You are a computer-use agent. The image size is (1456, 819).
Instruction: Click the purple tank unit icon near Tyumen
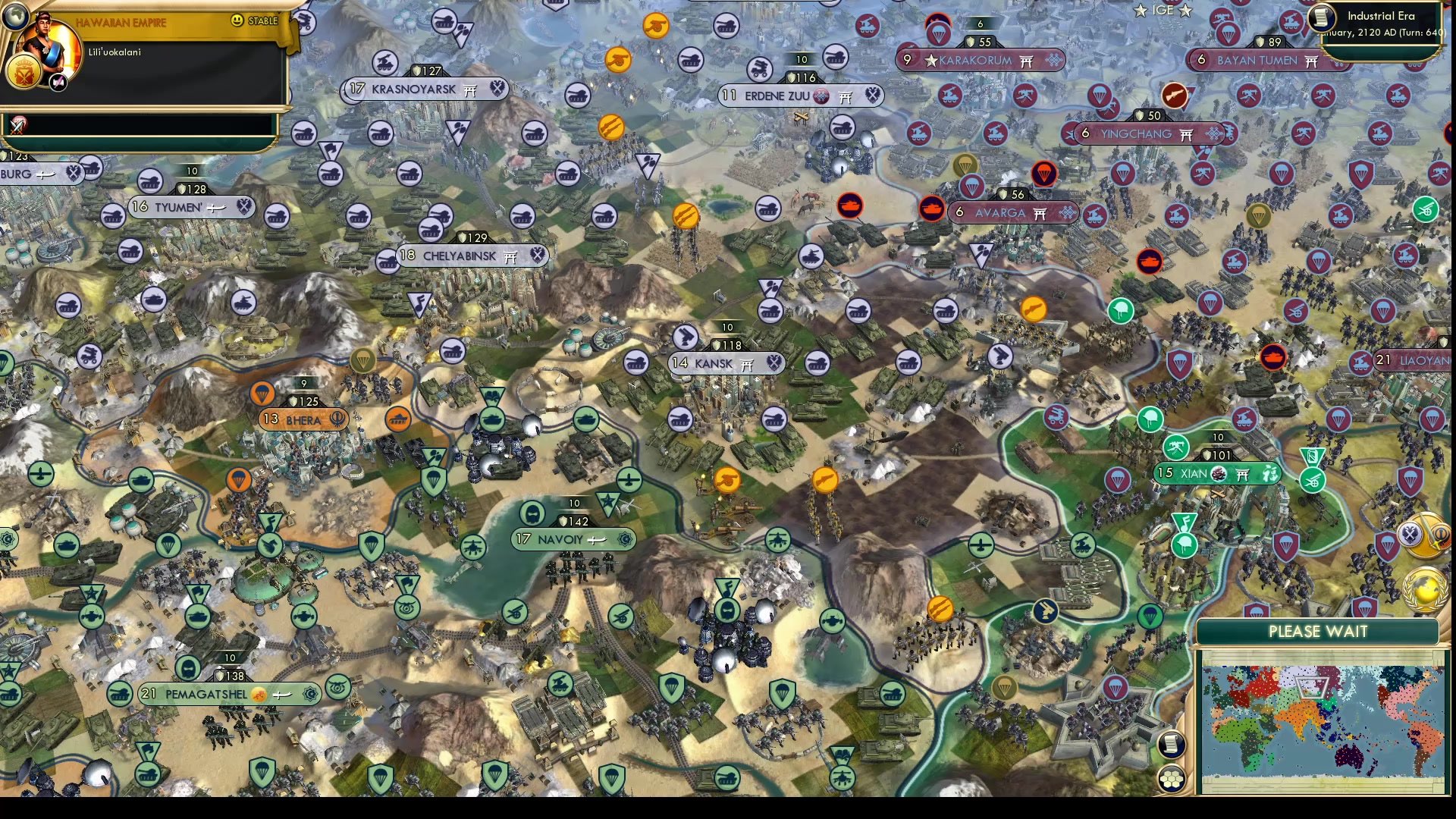click(149, 182)
